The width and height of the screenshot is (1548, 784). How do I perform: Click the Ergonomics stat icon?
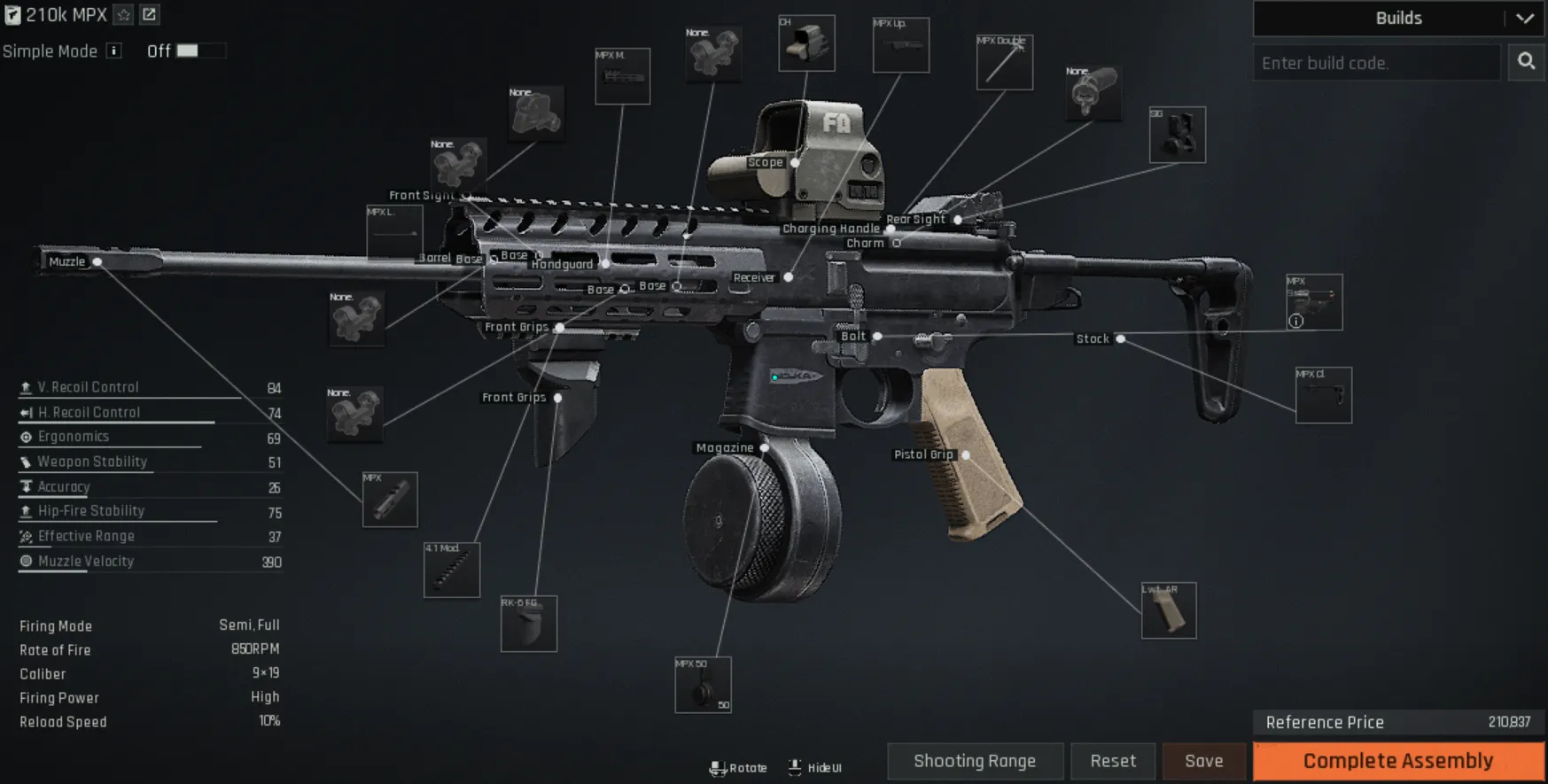[24, 436]
